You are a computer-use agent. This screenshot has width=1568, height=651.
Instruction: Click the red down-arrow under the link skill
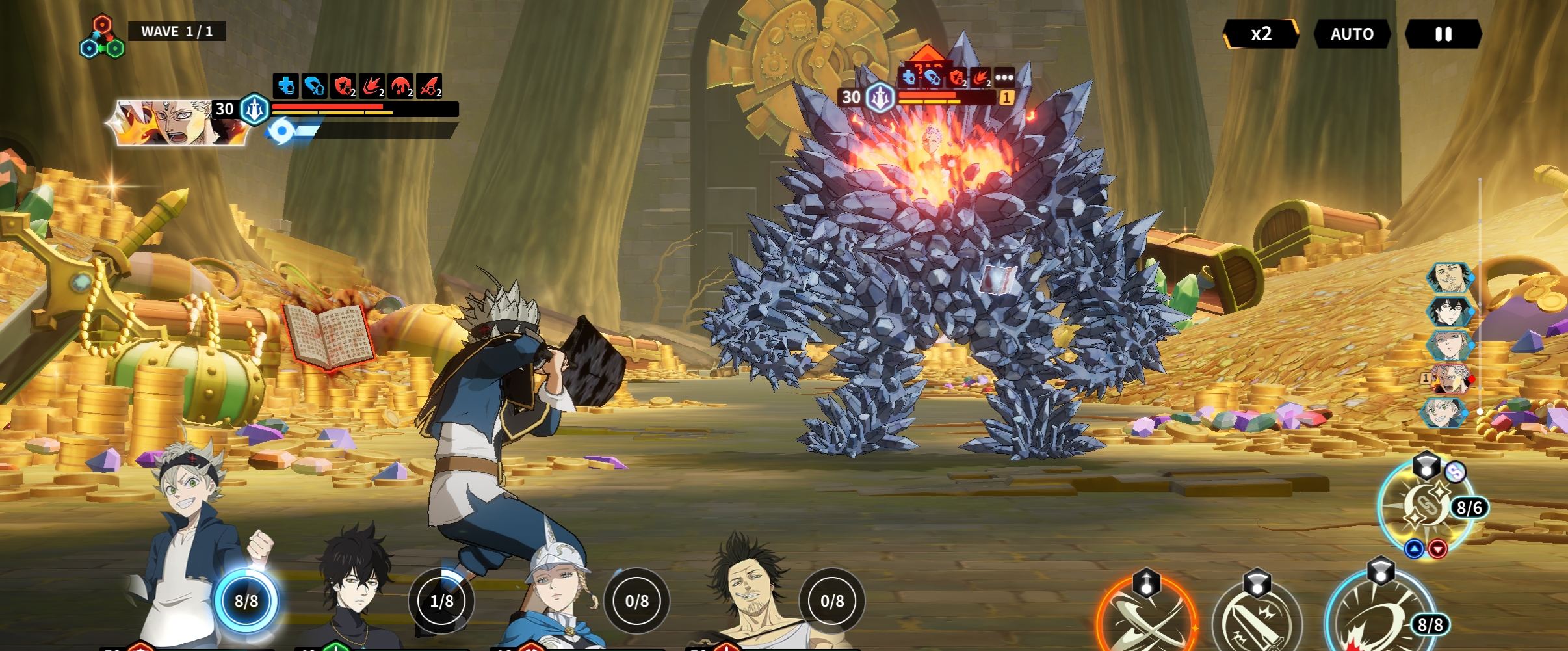pyautogui.click(x=1437, y=549)
